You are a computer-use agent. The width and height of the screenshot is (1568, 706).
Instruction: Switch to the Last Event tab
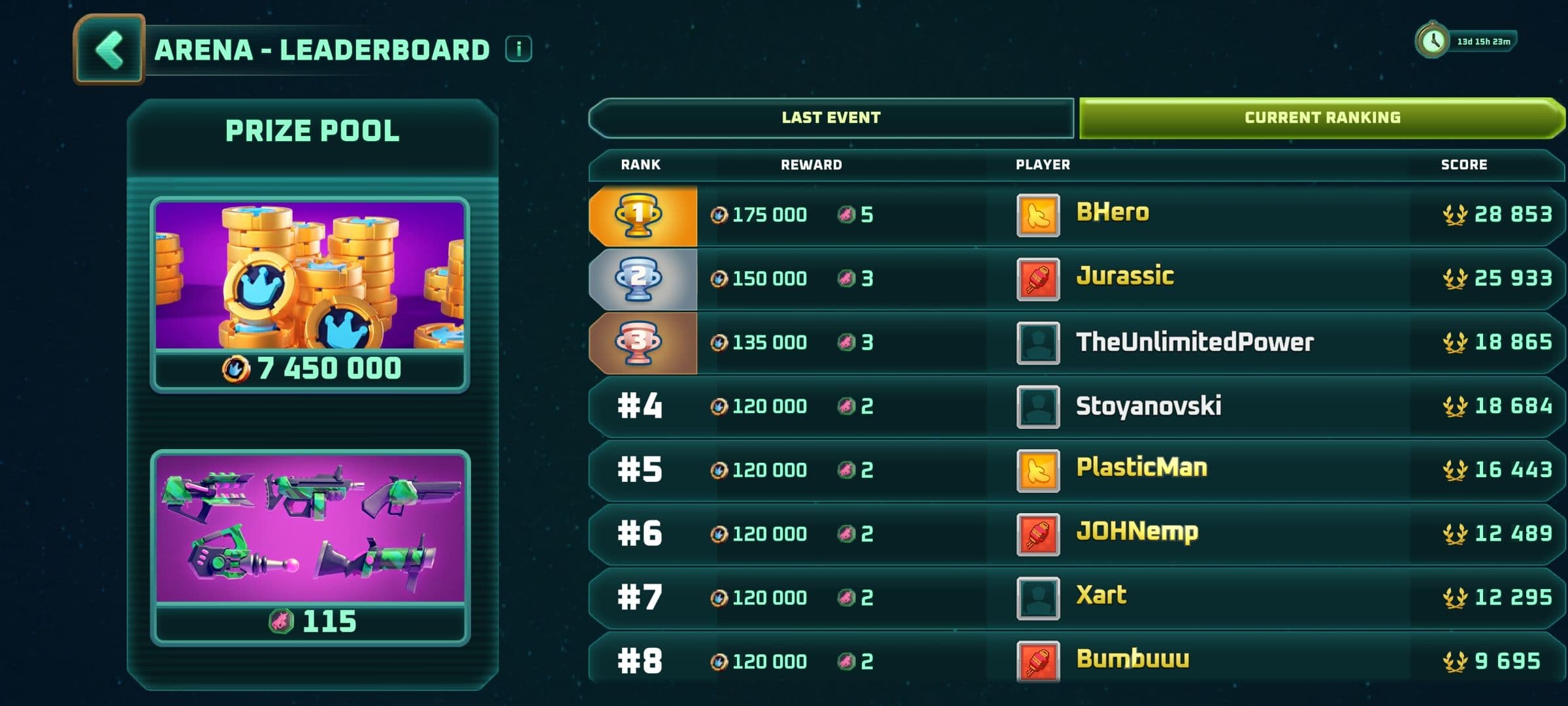[831, 118]
